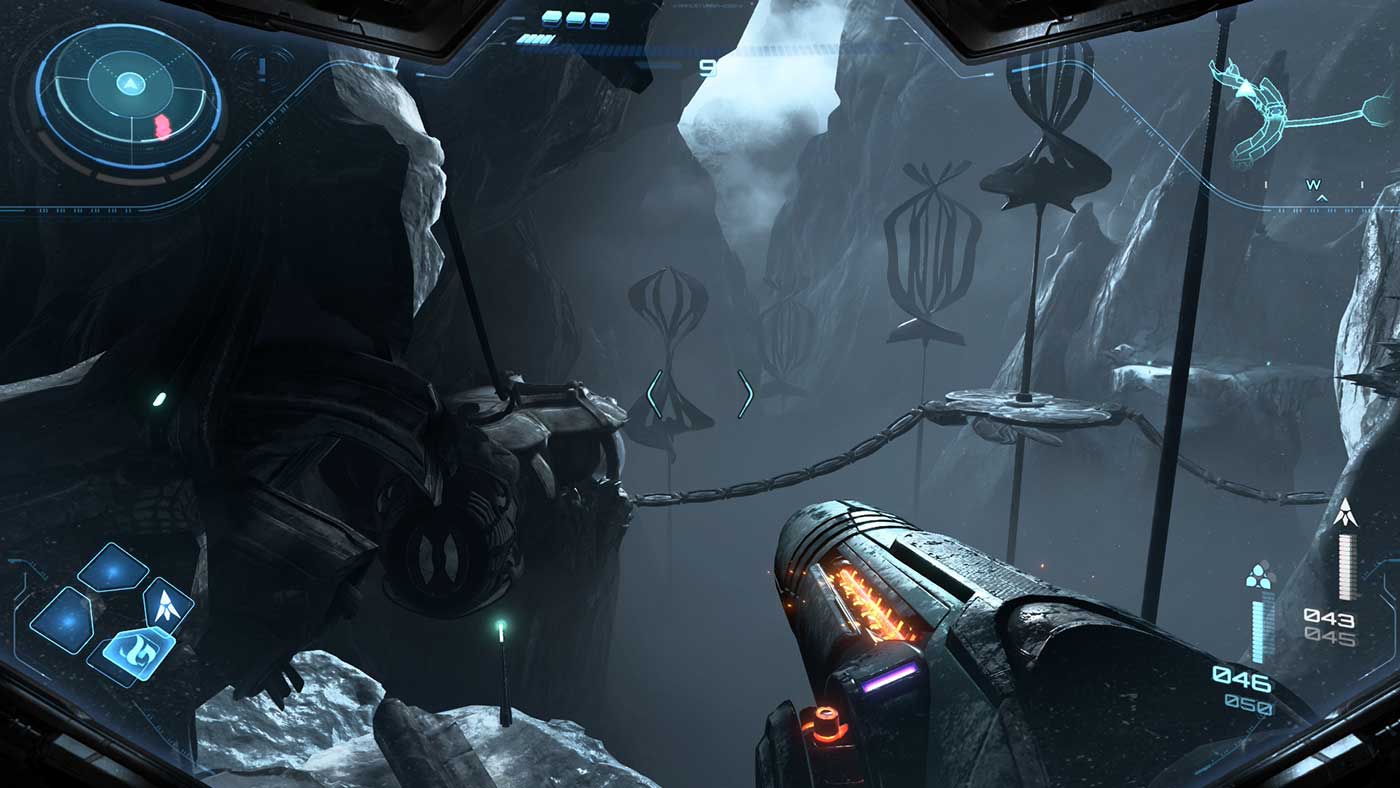Open the exclamation warning indicator

point(262,70)
